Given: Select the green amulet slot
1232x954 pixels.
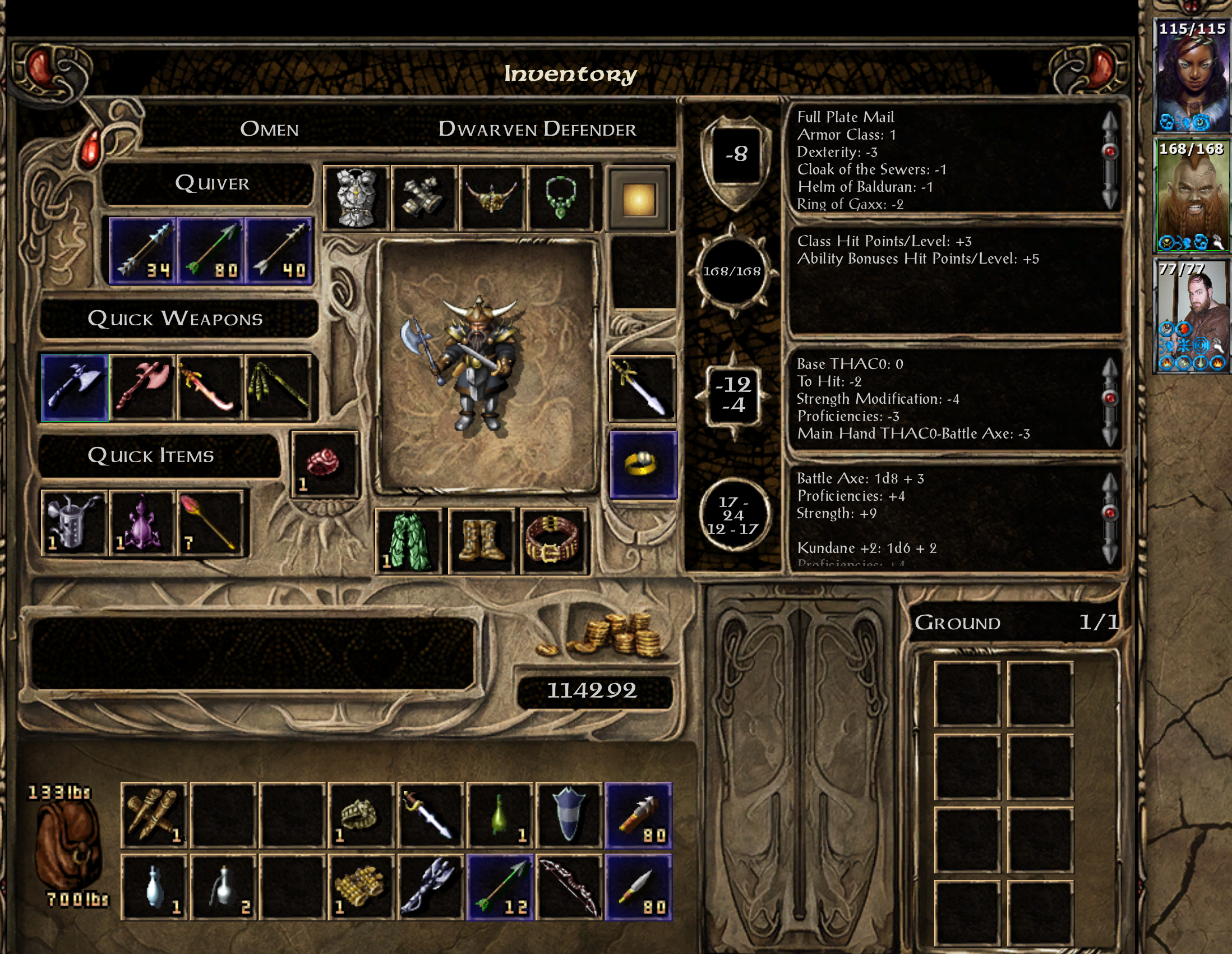Looking at the screenshot, I should tap(560, 198).
